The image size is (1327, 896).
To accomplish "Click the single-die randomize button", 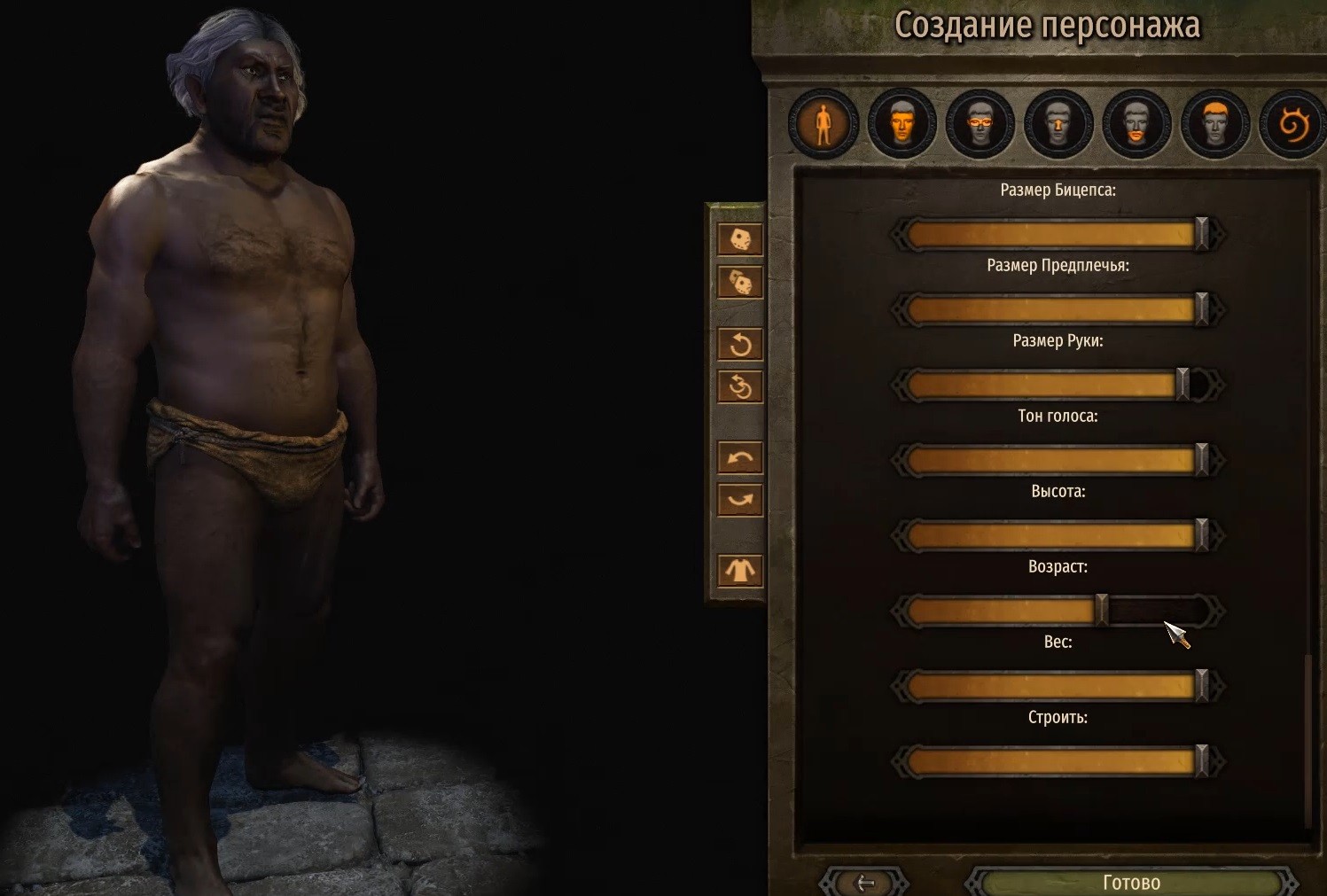I will coord(740,239).
